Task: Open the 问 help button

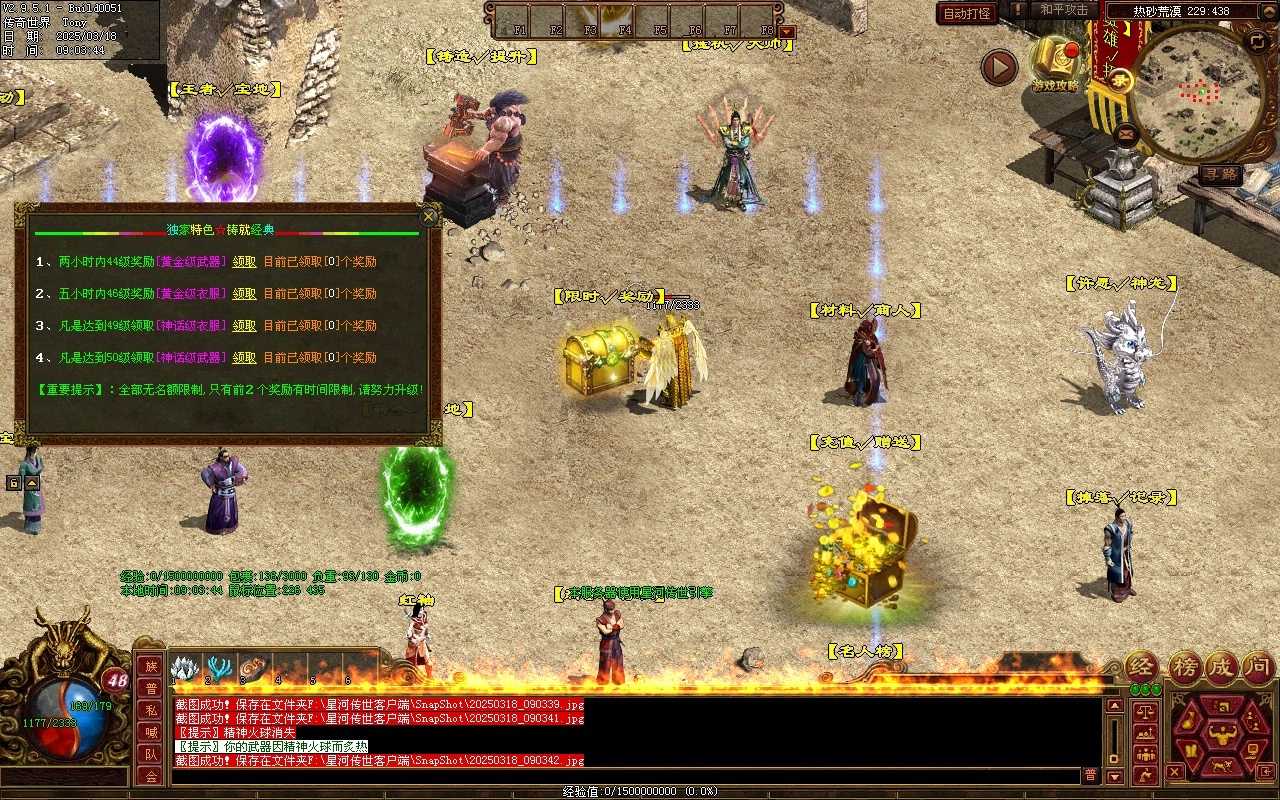Action: 1258,666
